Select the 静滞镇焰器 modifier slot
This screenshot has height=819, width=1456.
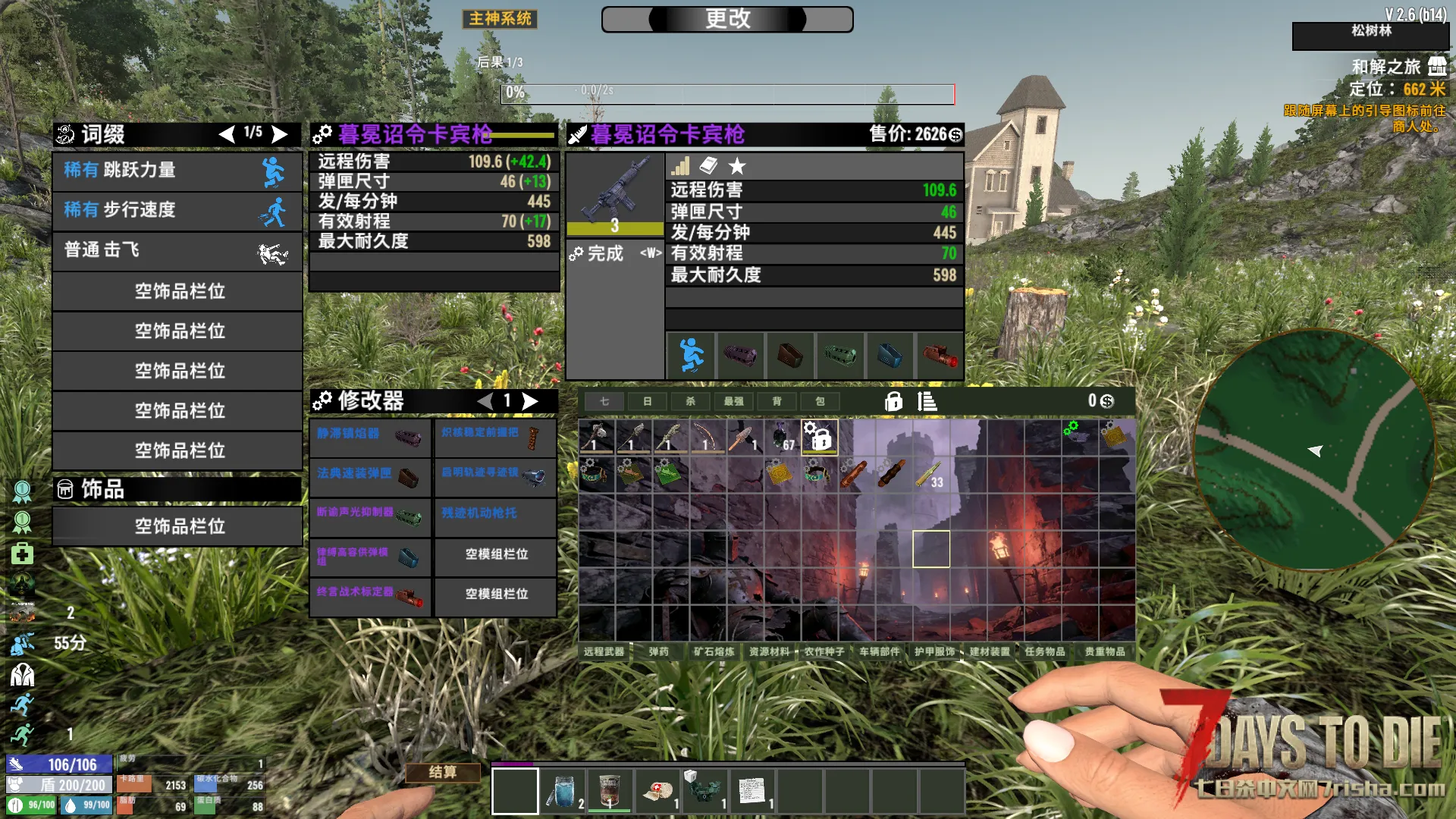click(x=370, y=435)
